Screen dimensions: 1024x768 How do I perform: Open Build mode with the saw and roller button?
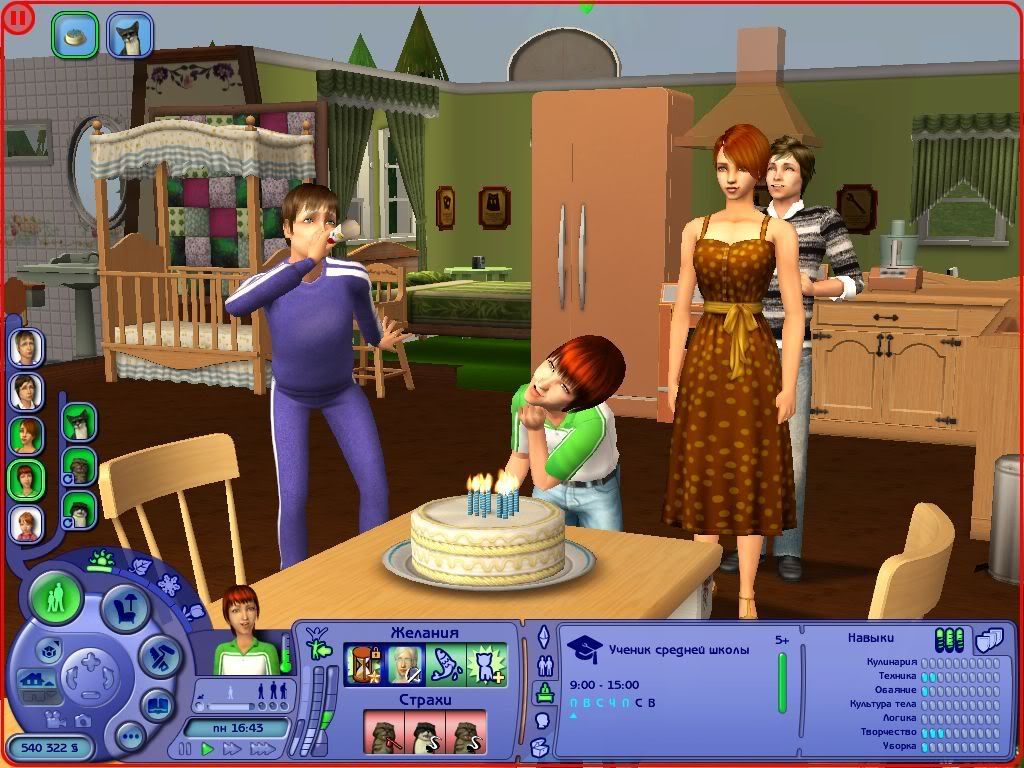(x=158, y=655)
